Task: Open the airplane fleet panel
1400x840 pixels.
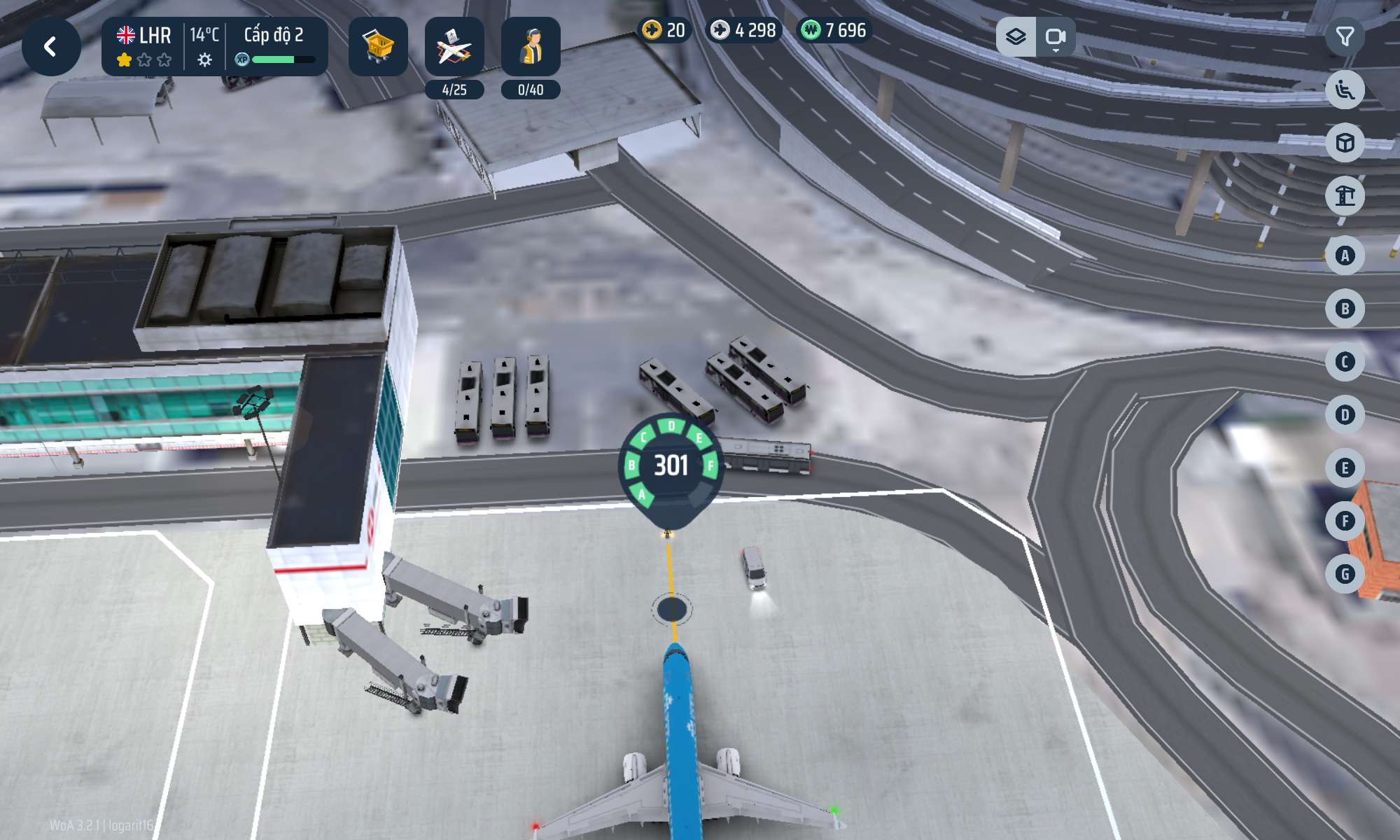Action: (x=454, y=47)
